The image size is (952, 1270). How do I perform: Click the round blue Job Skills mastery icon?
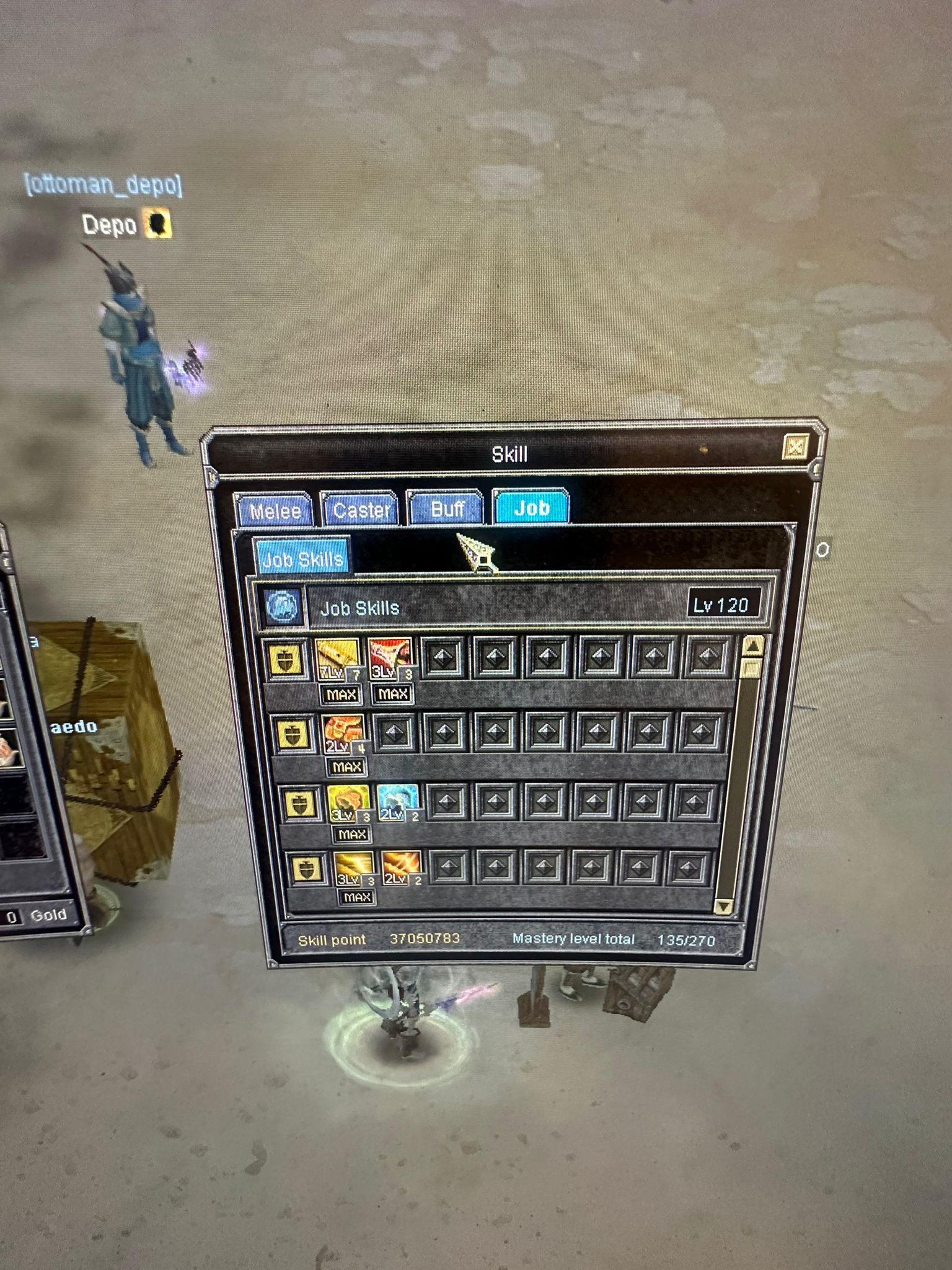(x=284, y=605)
